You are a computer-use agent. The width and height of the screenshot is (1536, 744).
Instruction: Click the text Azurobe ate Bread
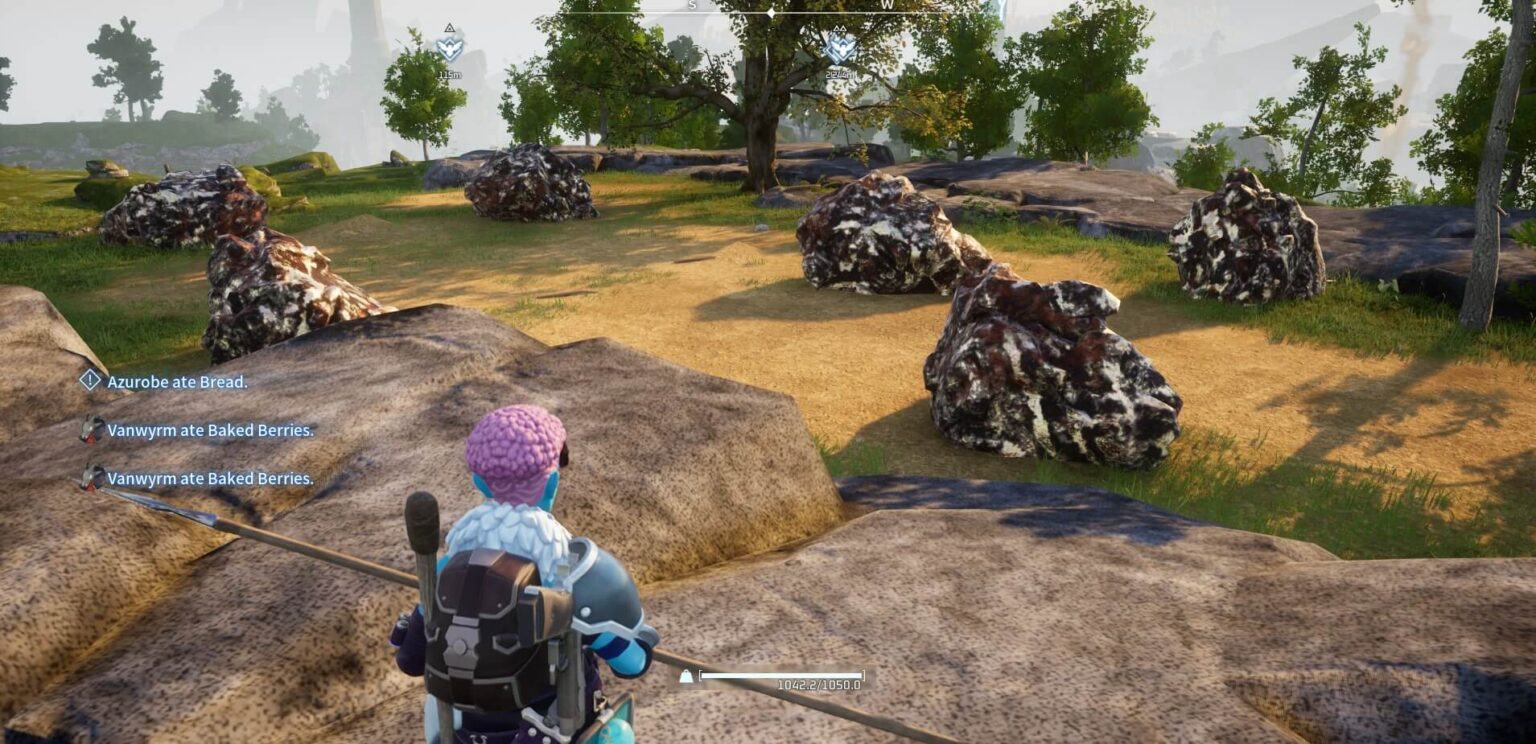pos(178,383)
